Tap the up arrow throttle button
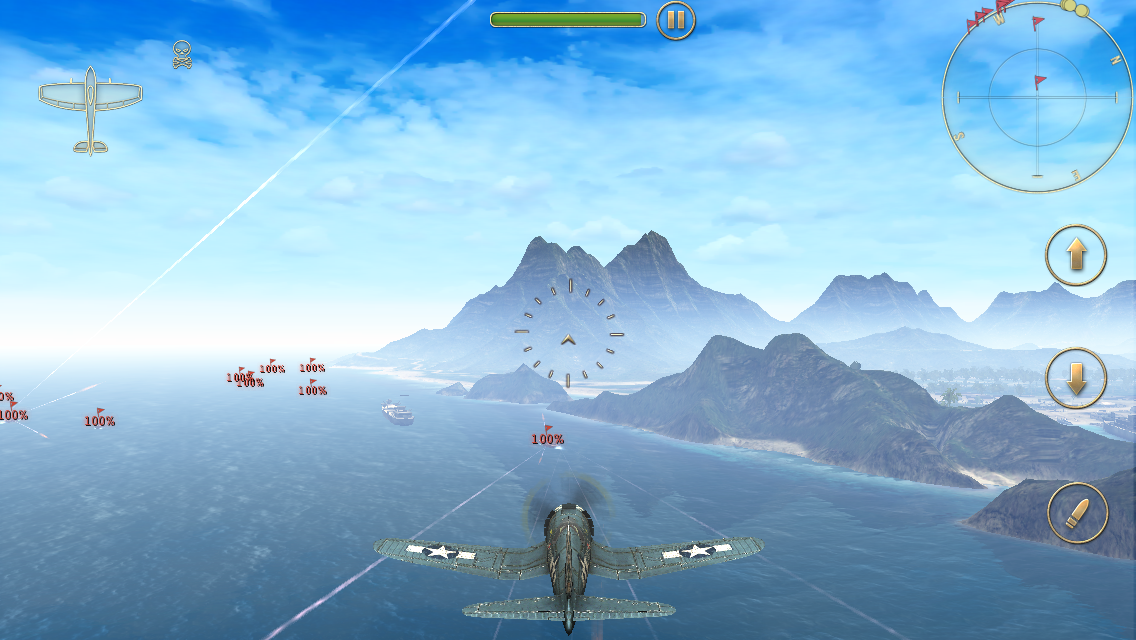The height and width of the screenshot is (640, 1136). click(1076, 256)
